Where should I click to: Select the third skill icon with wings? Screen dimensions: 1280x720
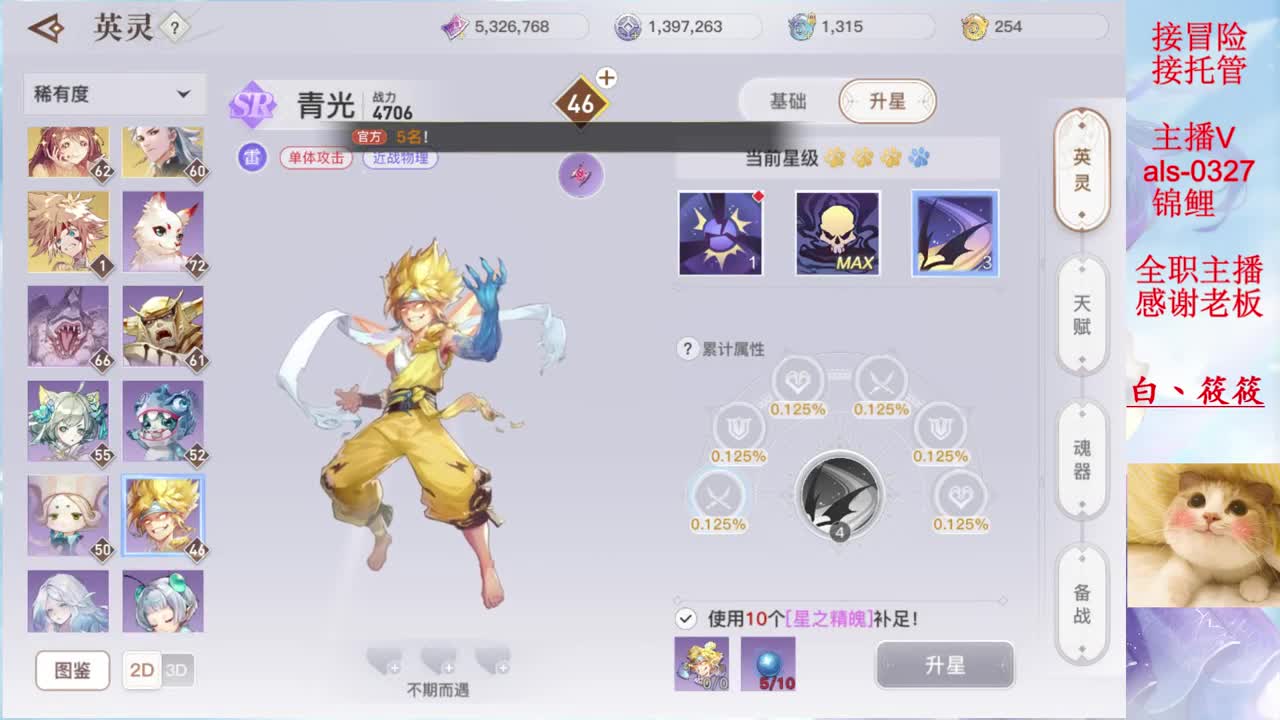pos(954,232)
